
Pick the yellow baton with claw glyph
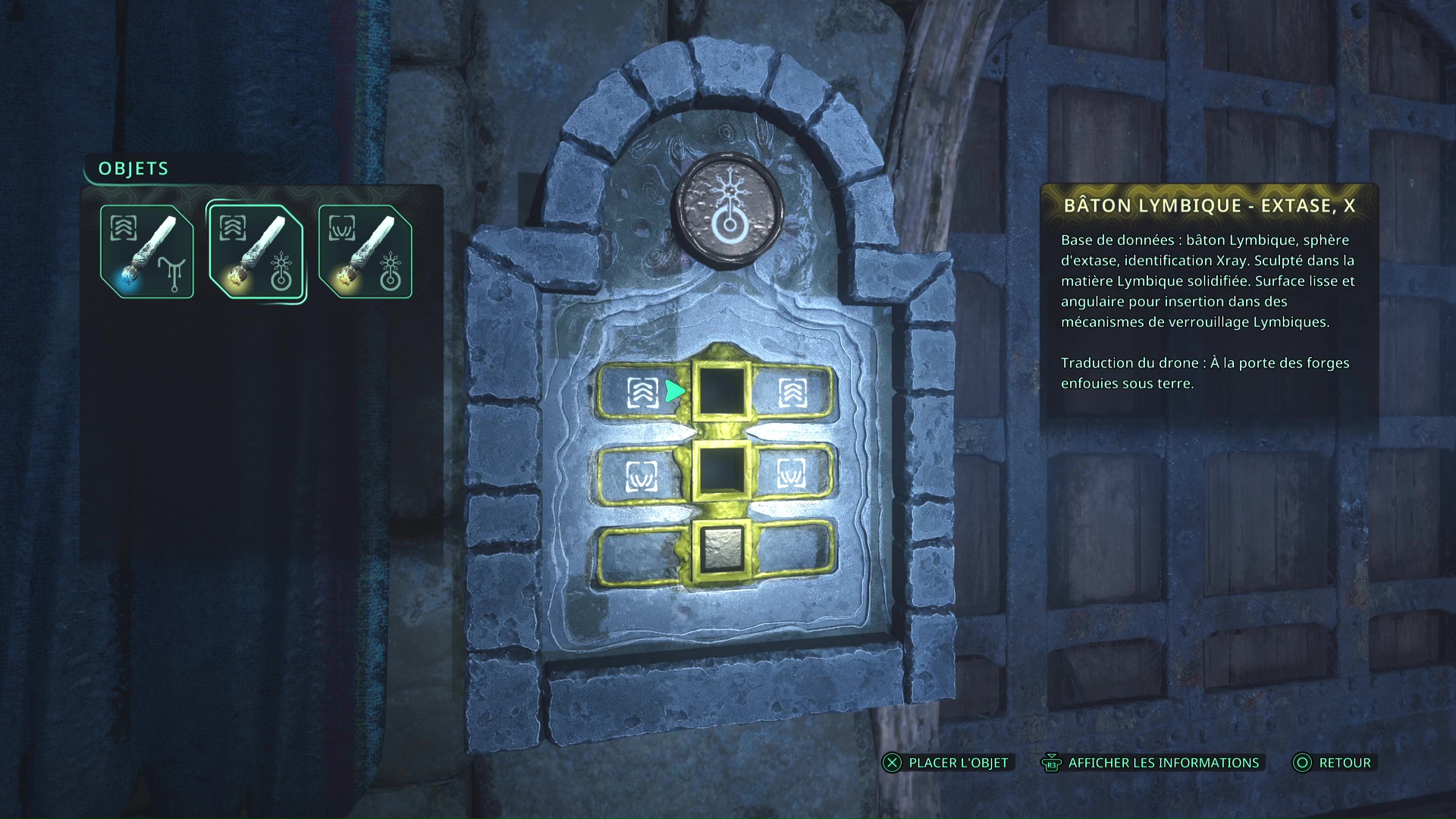[x=366, y=252]
